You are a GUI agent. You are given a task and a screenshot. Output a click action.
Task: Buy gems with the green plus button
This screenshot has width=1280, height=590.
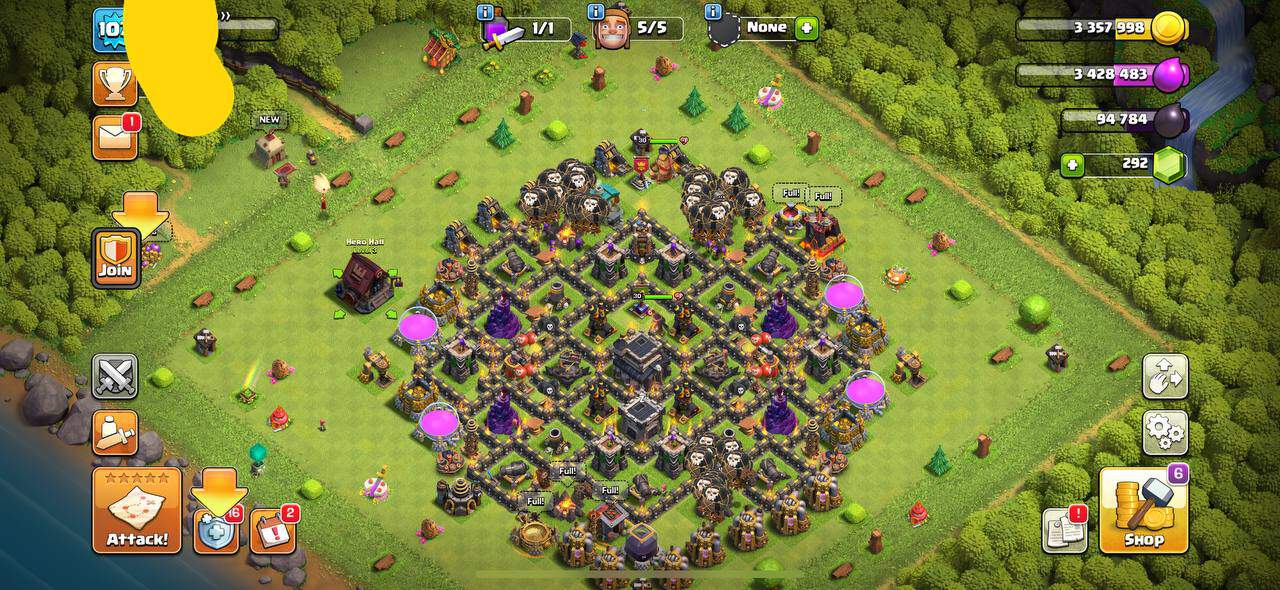(1073, 166)
